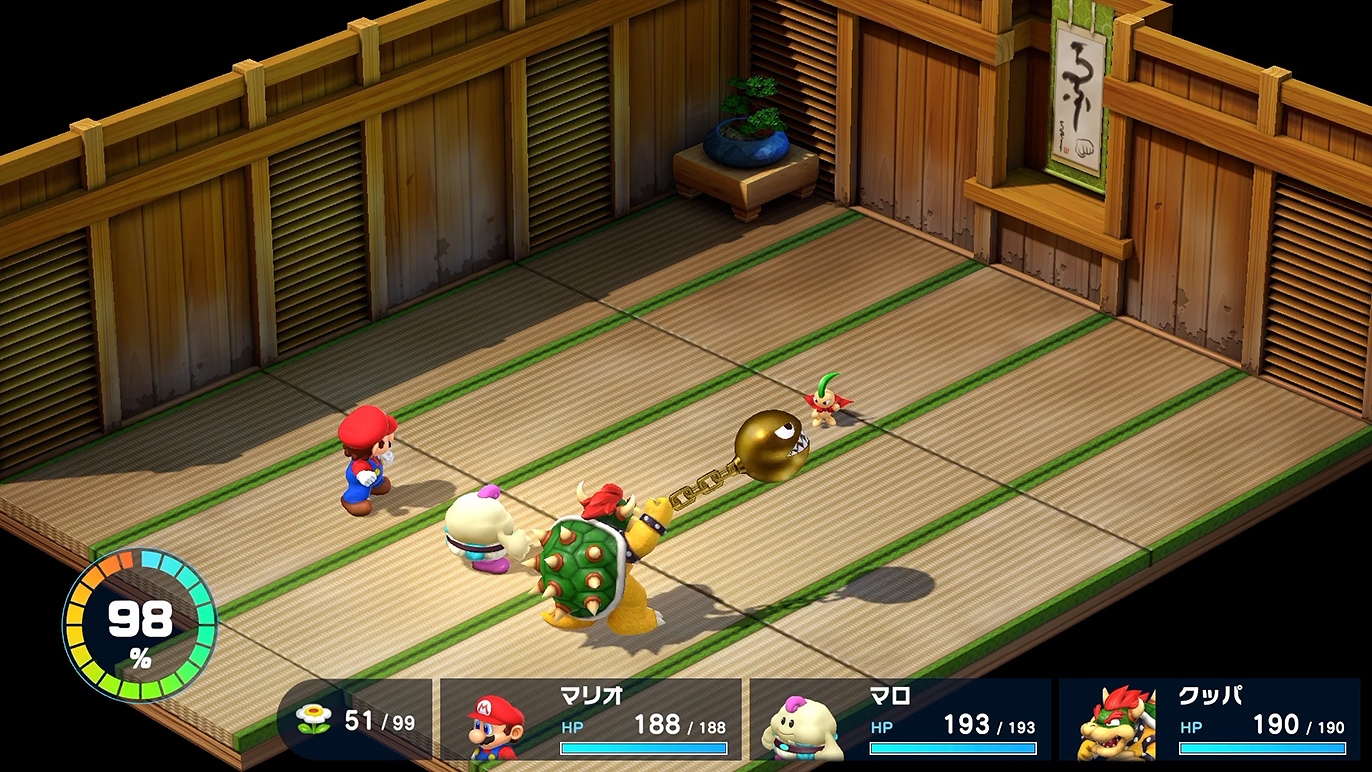This screenshot has height=772, width=1372.
Task: Select Mario's party status panel
Action: tap(591, 720)
